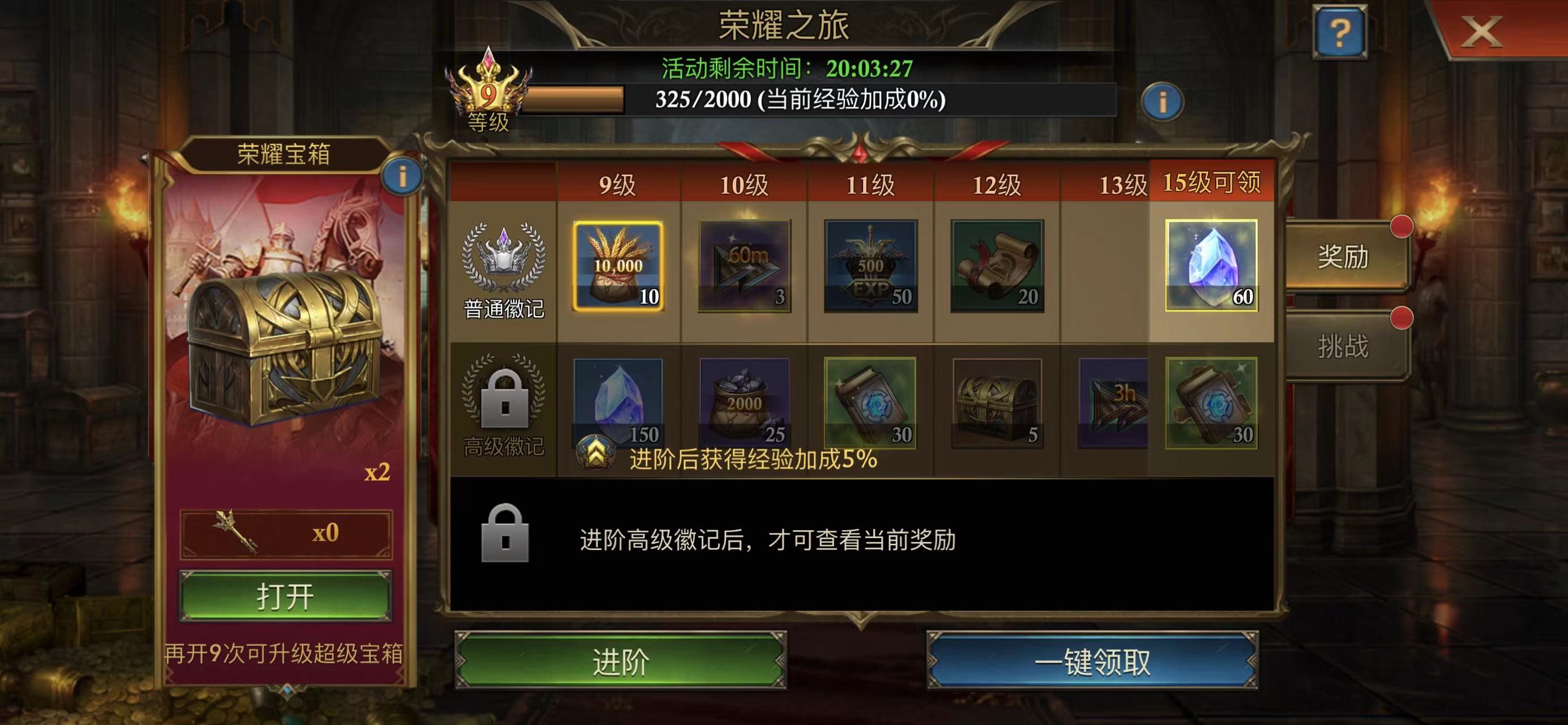Close the 荣耀之旅 window
1568x725 pixels.
(x=1481, y=32)
